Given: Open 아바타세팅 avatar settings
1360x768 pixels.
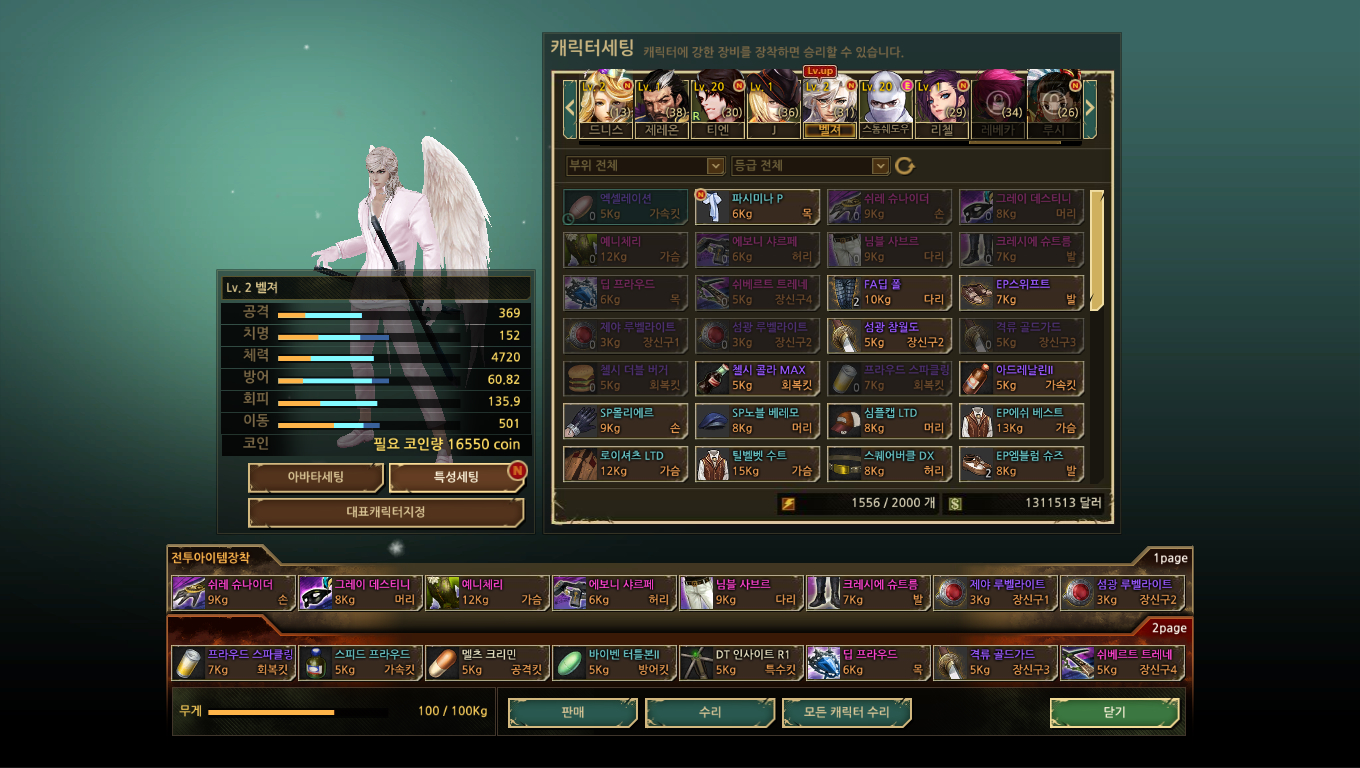Looking at the screenshot, I should pos(315,477).
